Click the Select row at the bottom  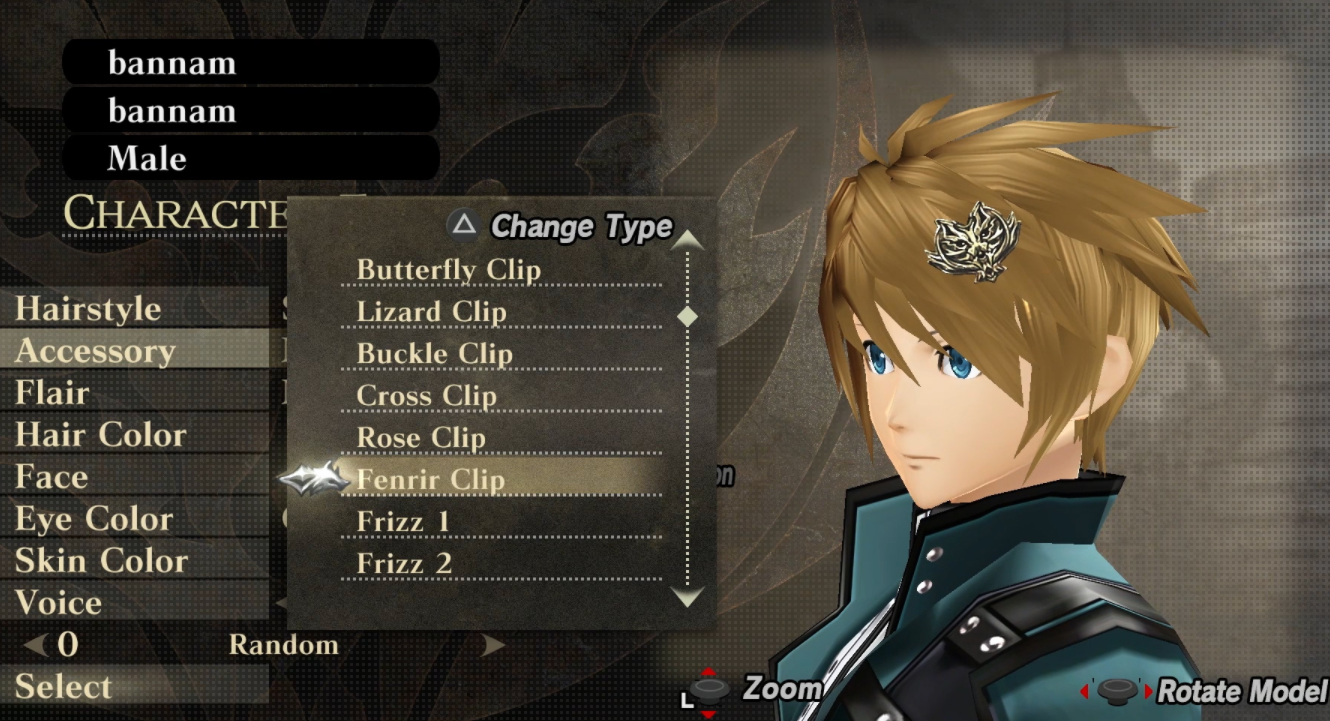[x=63, y=687]
